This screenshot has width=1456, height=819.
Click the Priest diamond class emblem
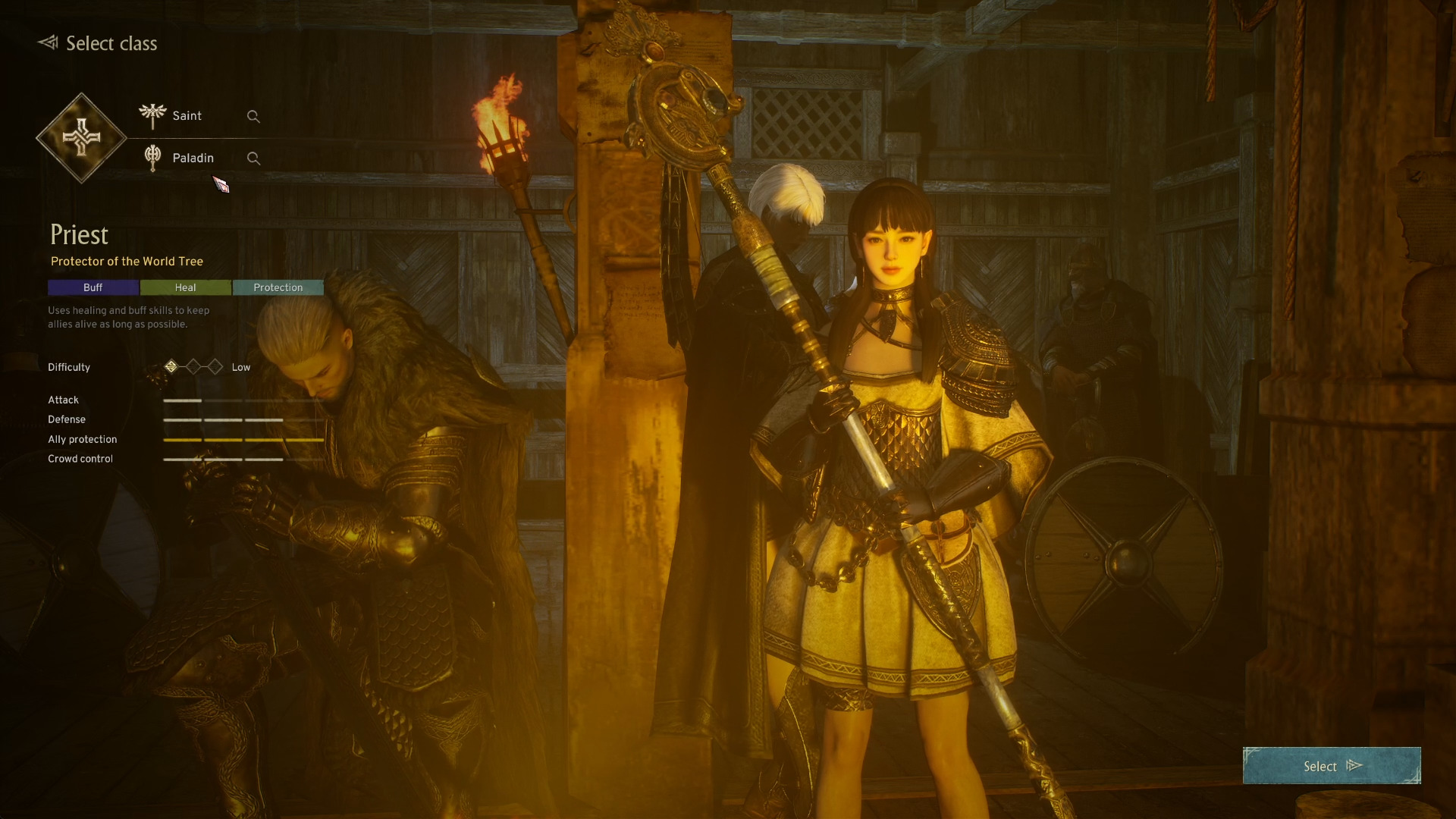pyautogui.click(x=81, y=138)
